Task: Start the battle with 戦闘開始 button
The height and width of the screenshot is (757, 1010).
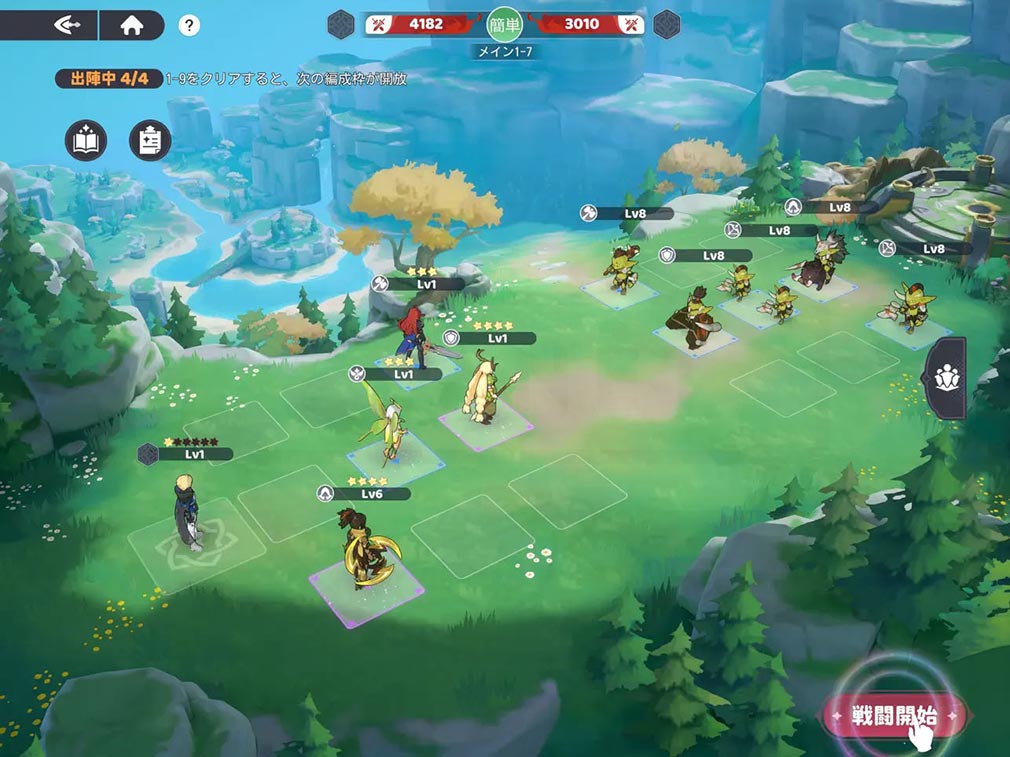Action: [893, 716]
